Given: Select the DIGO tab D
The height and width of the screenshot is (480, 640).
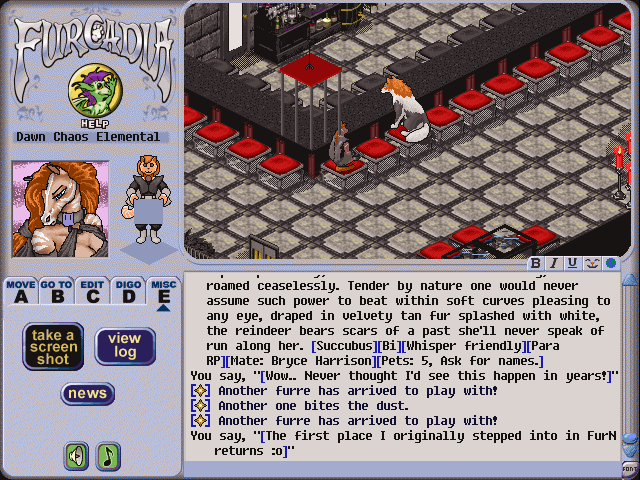Looking at the screenshot, I should tap(127, 291).
